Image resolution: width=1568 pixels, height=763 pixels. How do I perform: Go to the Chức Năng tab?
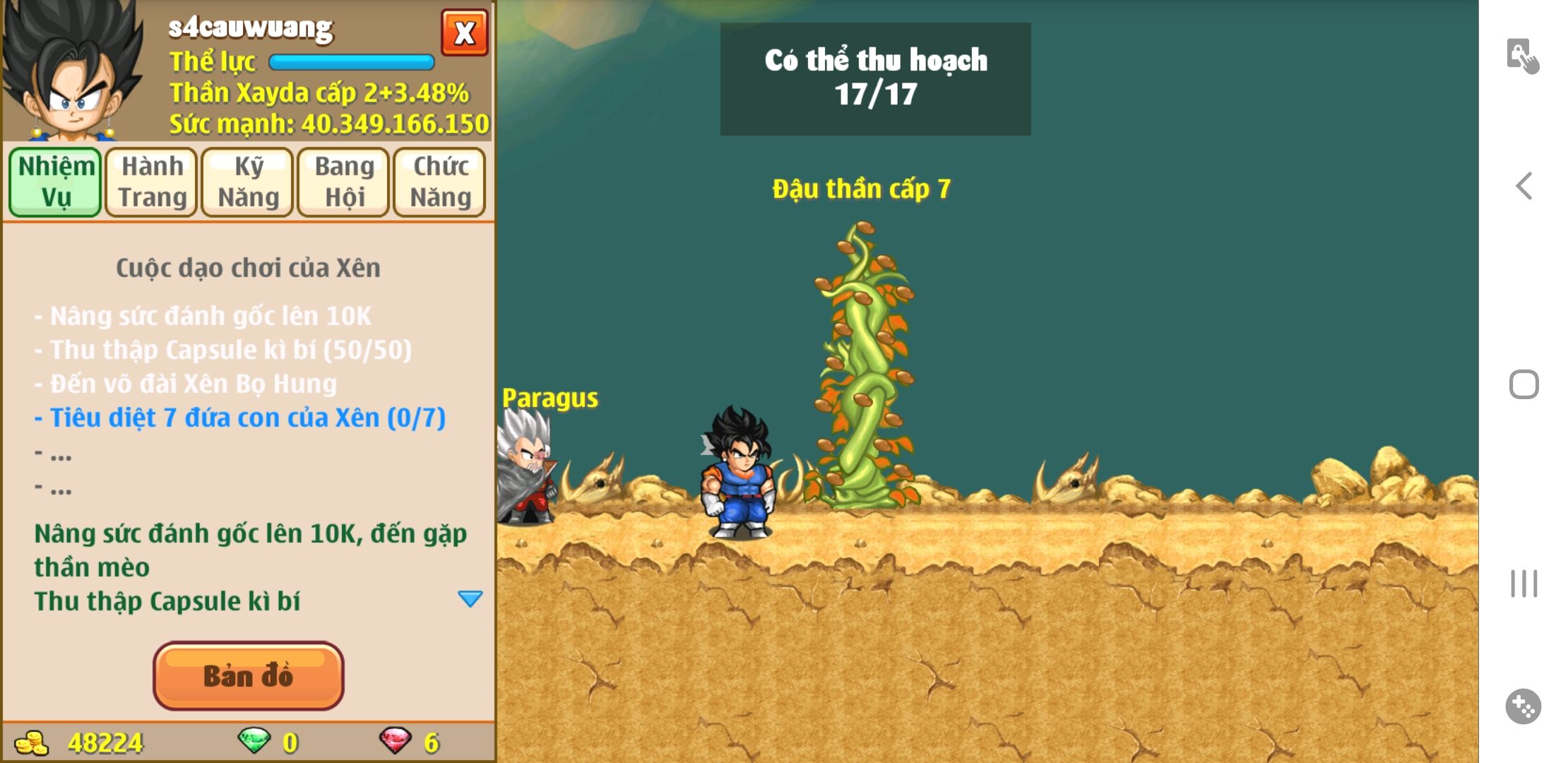[440, 182]
